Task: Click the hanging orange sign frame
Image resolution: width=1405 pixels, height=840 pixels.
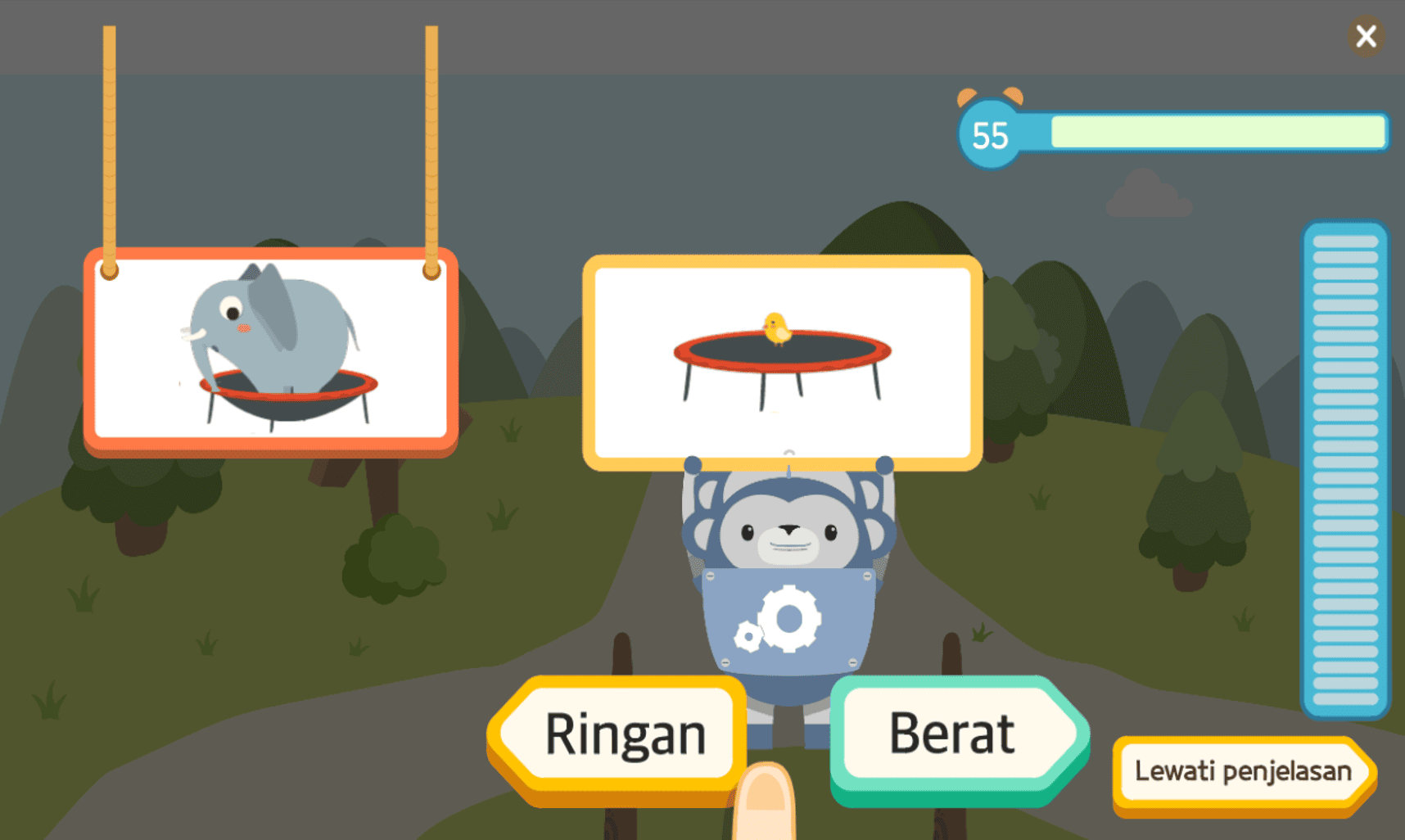Action: 269,262
